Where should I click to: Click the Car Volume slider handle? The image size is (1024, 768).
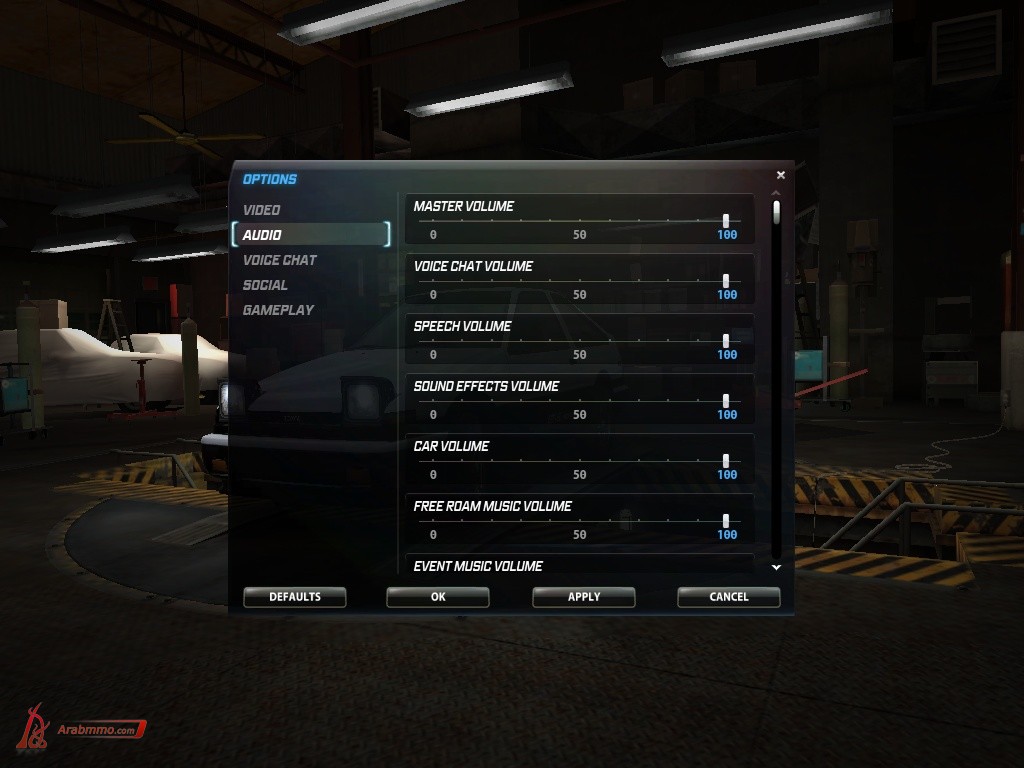[x=726, y=461]
